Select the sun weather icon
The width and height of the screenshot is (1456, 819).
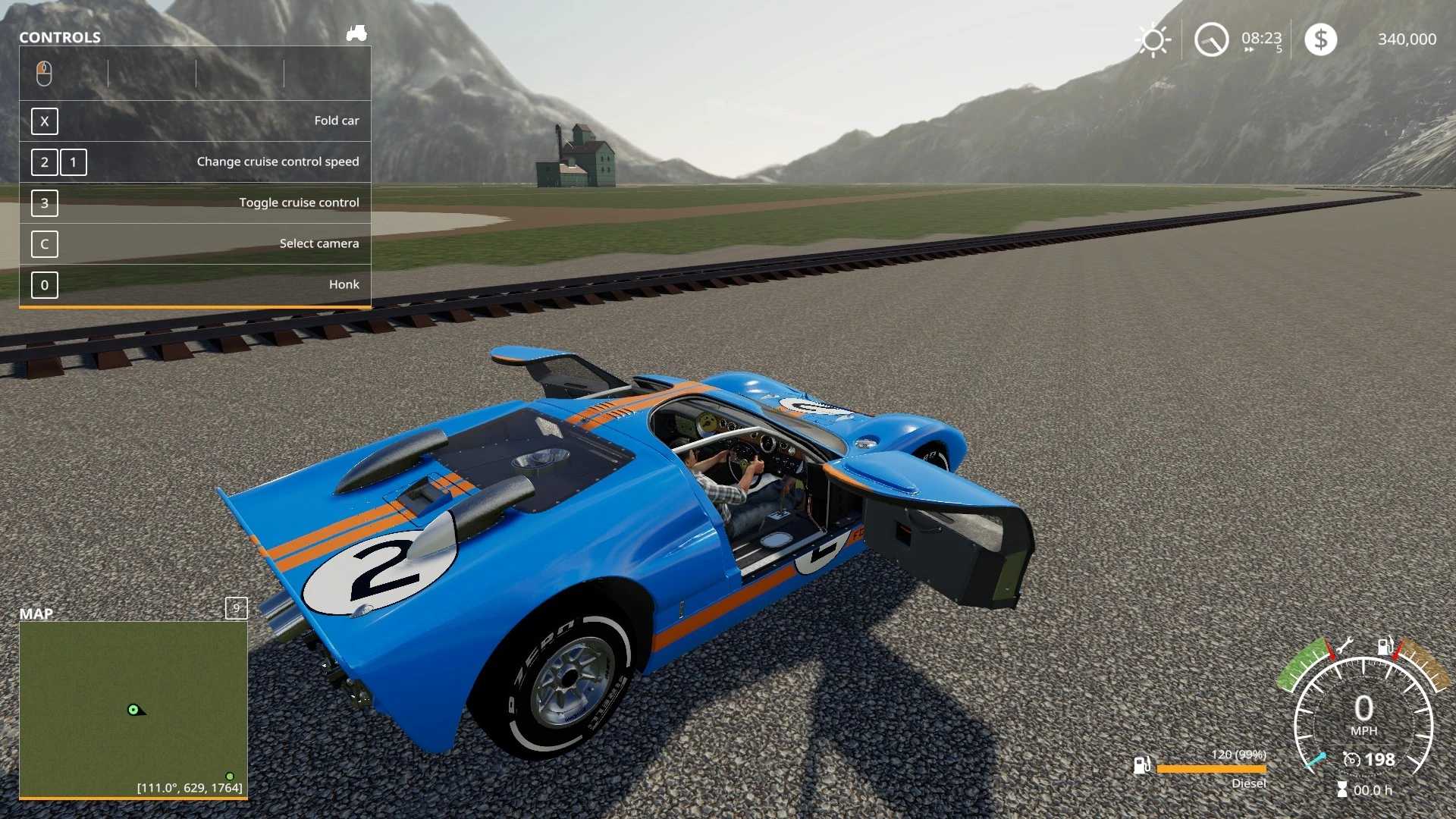tap(1153, 39)
